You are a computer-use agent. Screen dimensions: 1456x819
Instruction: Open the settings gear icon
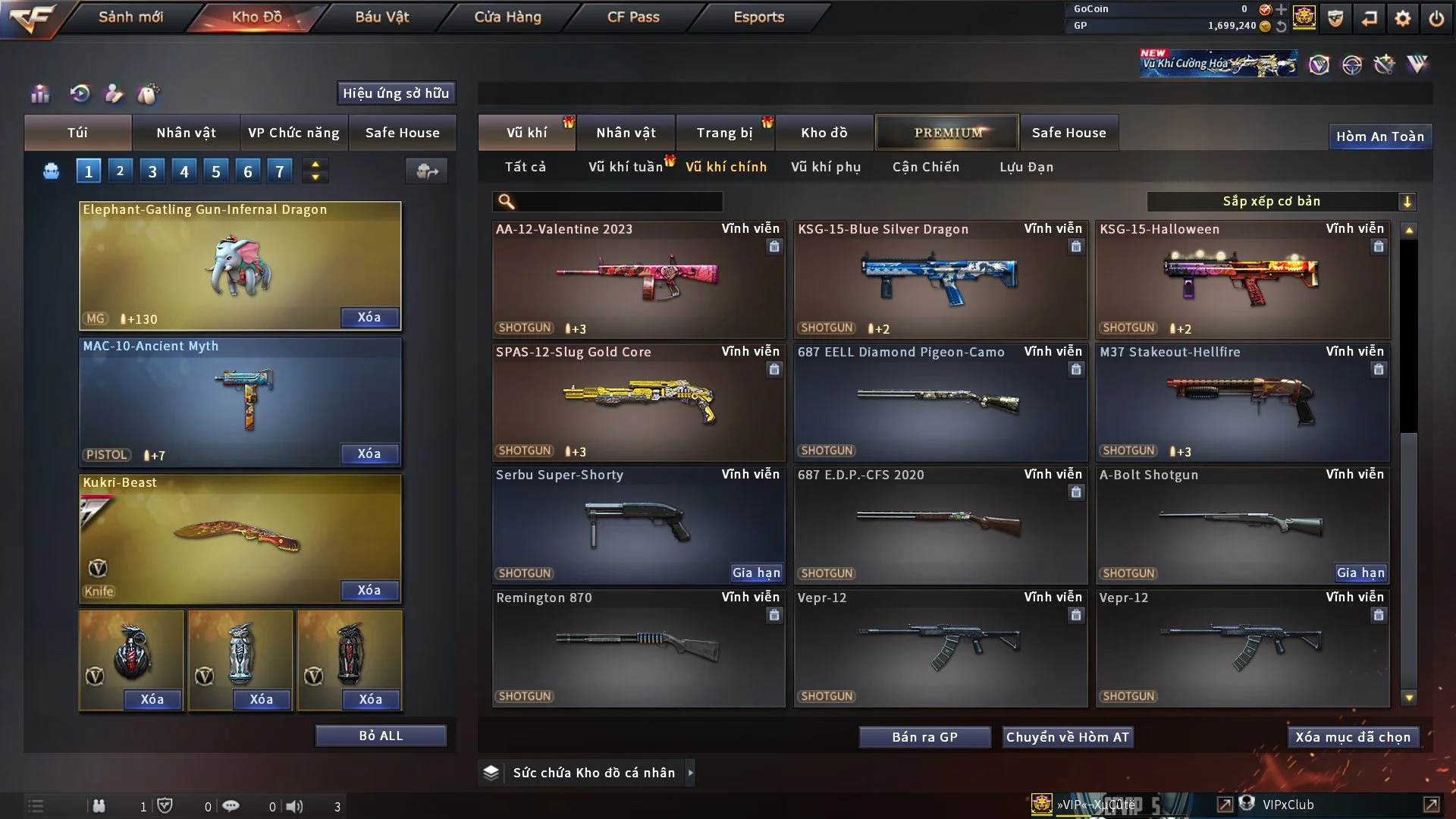(1402, 18)
